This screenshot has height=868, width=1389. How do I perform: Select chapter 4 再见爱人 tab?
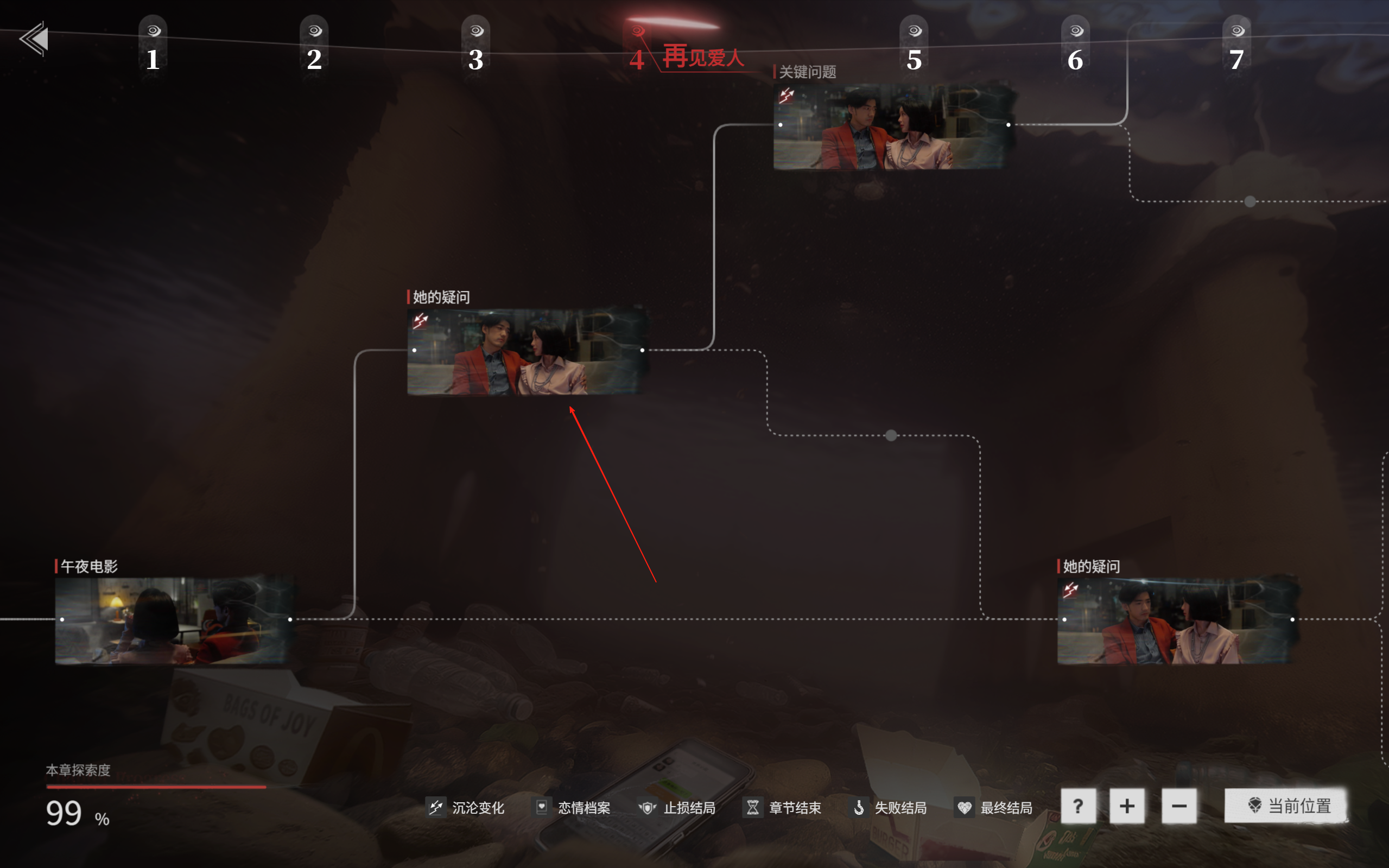686,54
